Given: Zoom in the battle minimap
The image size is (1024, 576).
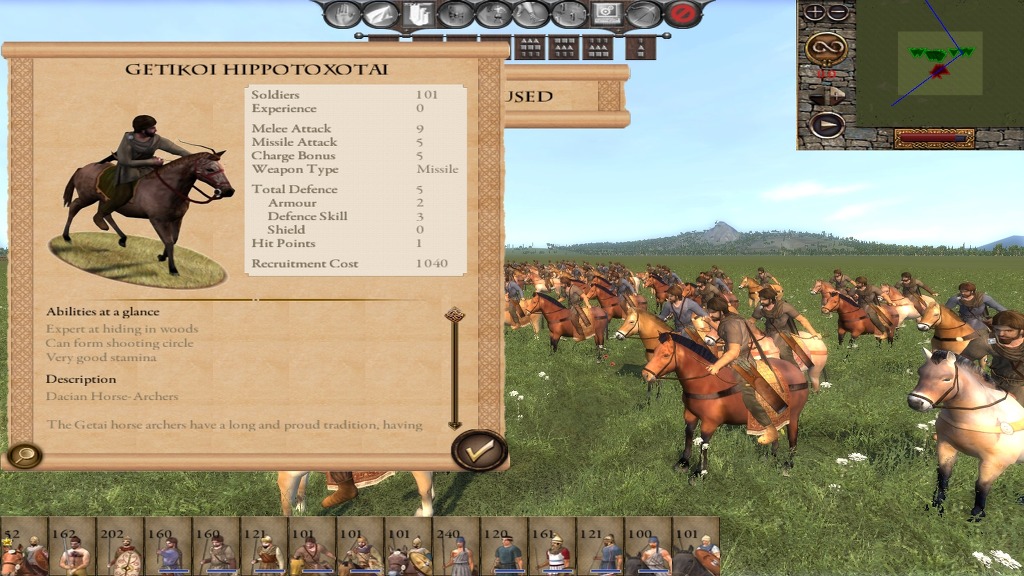Looking at the screenshot, I should click(816, 13).
